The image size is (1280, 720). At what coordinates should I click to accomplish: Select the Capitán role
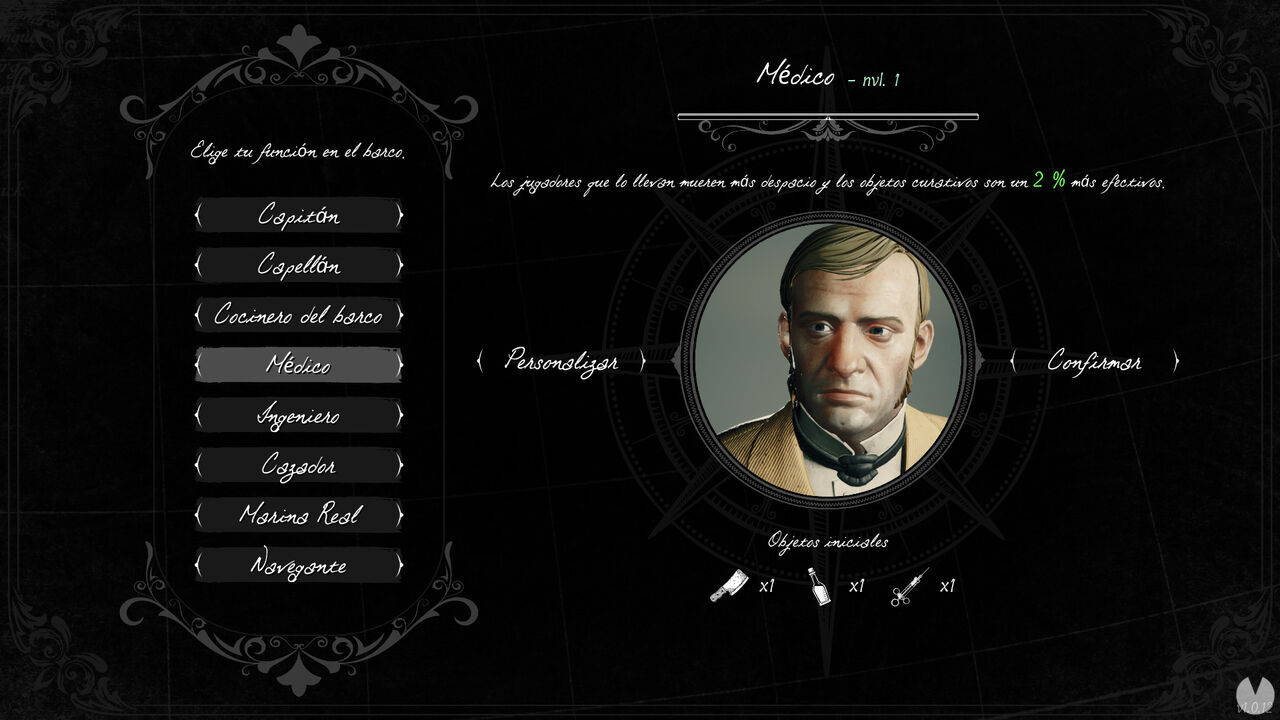(299, 215)
